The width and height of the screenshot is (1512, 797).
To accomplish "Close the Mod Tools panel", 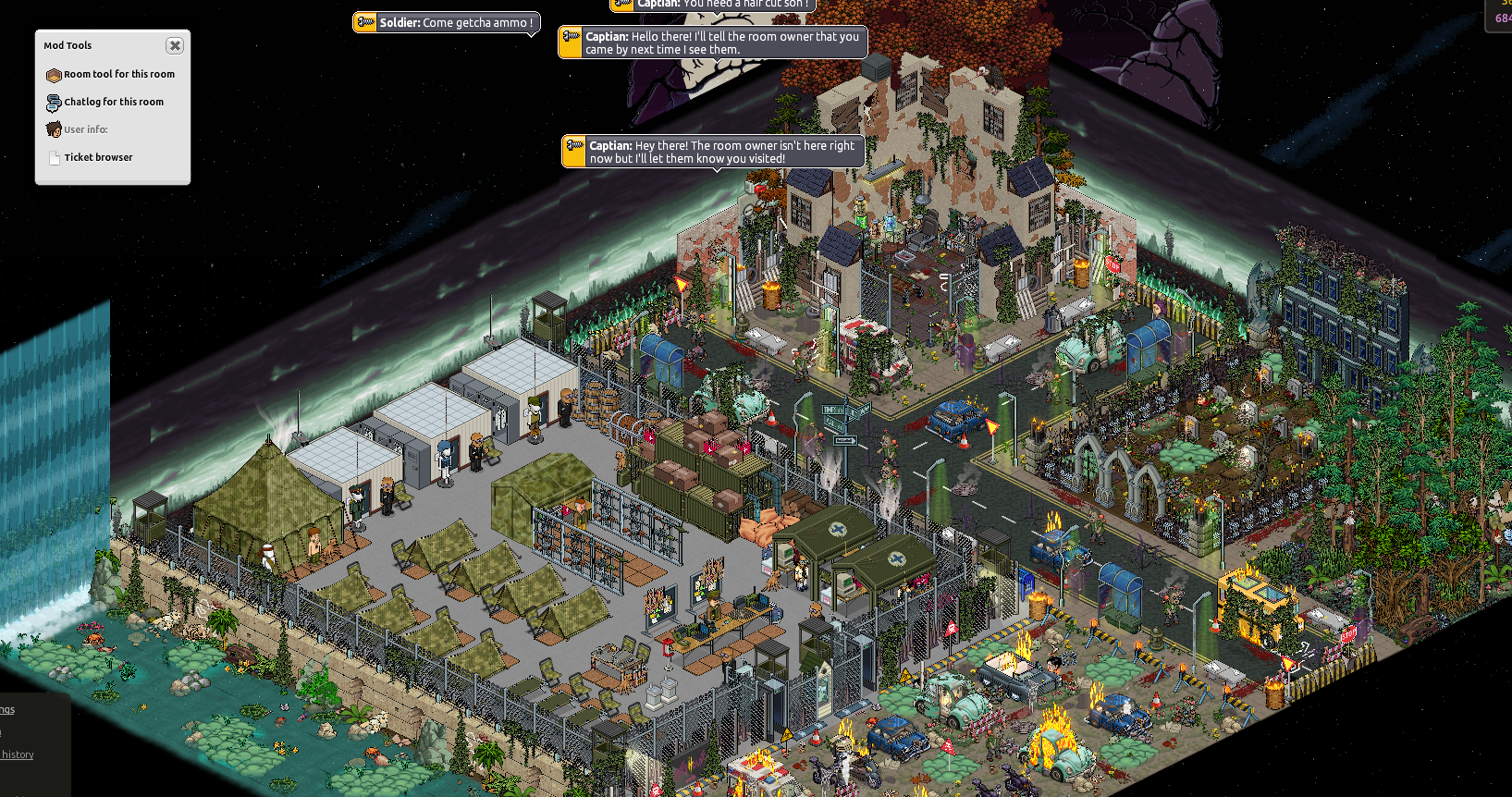I will pos(175,45).
